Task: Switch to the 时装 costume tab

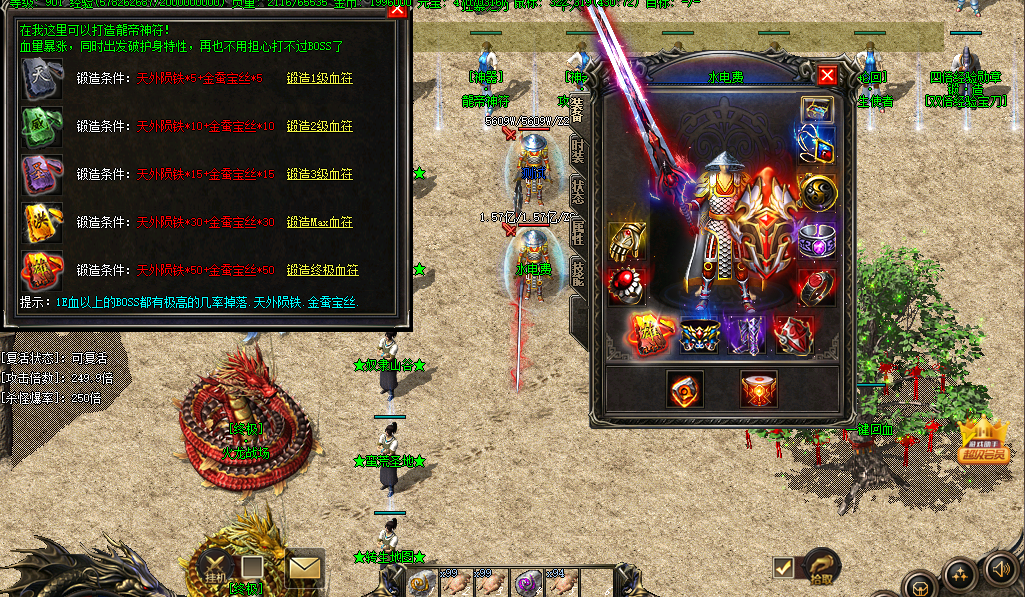Action: click(578, 150)
